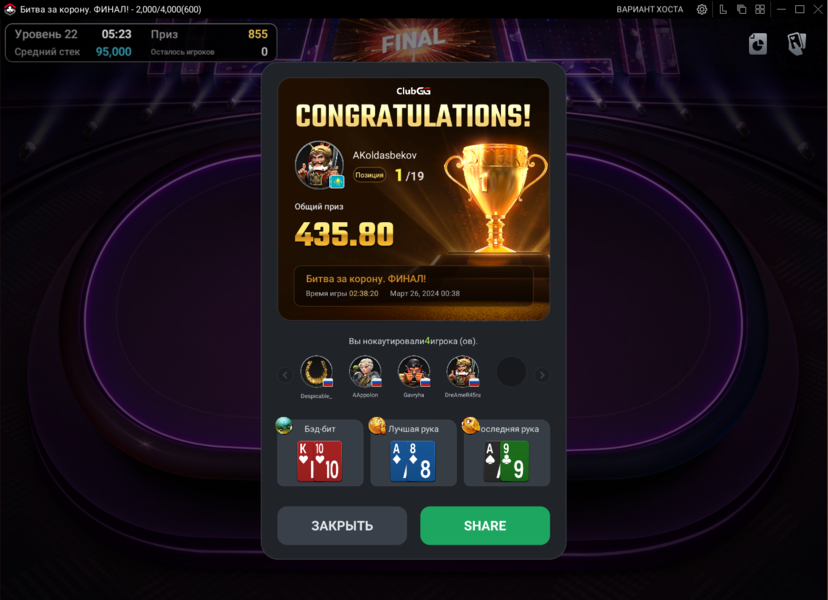Viewport: 828px width, 600px height.
Task: Open ВАРИАНТ ХОСТА host options
Action: click(650, 9)
